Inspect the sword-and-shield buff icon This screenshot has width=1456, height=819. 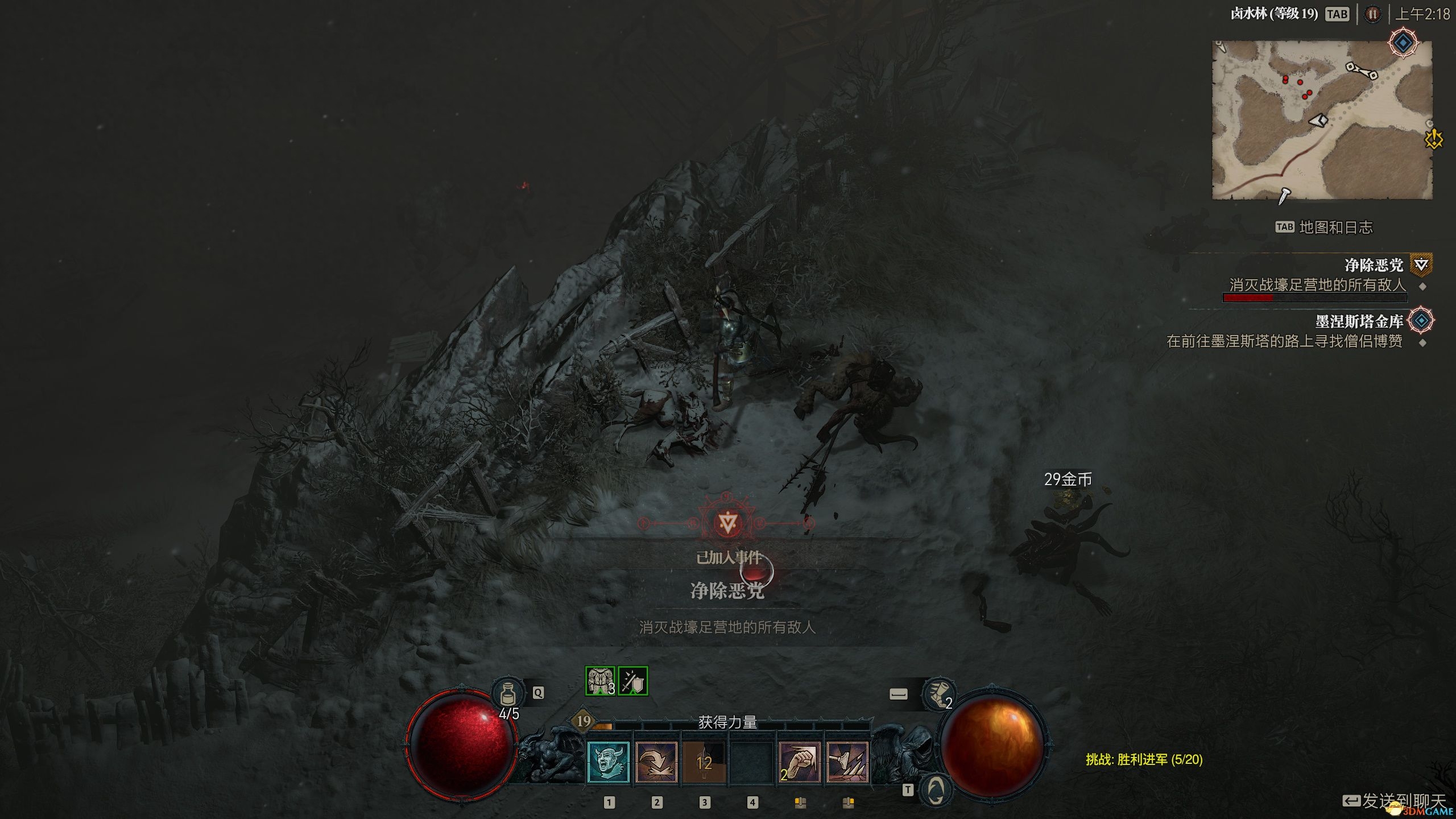(632, 681)
